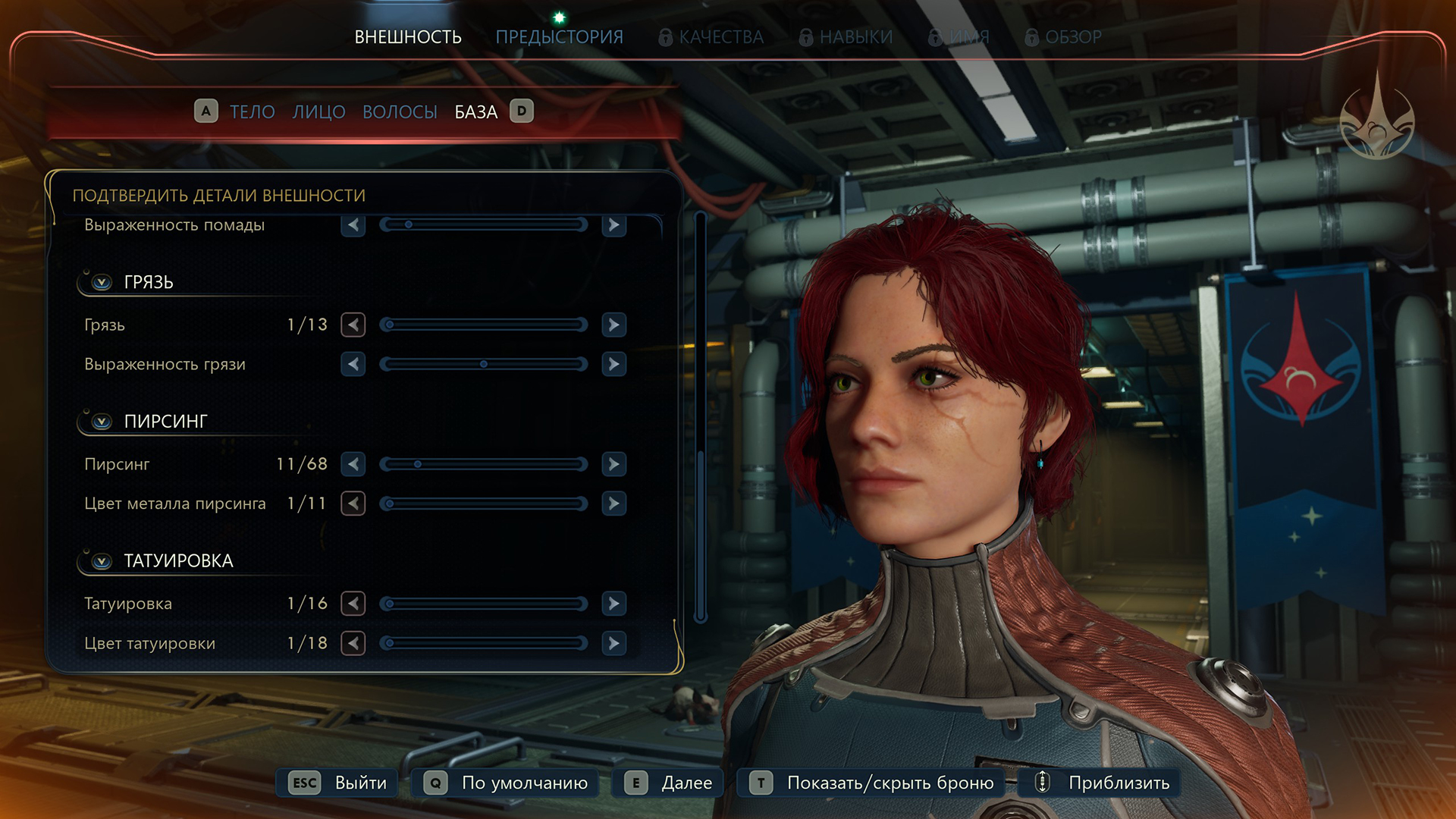Go to the ВОЛОСЫ sub-tab
The image size is (1456, 819).
coord(400,111)
